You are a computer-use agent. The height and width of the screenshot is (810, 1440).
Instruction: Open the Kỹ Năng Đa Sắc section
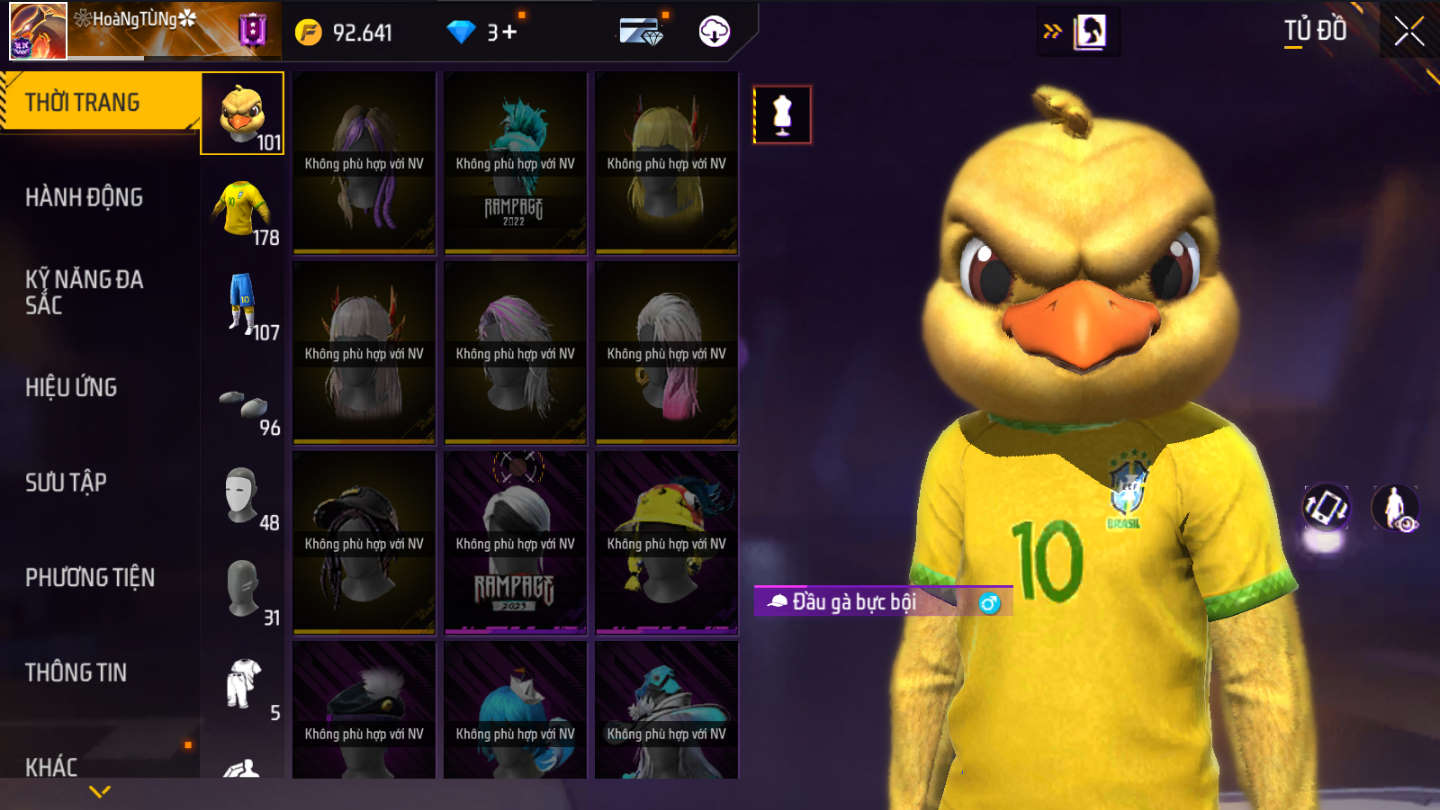pyautogui.click(x=84, y=292)
